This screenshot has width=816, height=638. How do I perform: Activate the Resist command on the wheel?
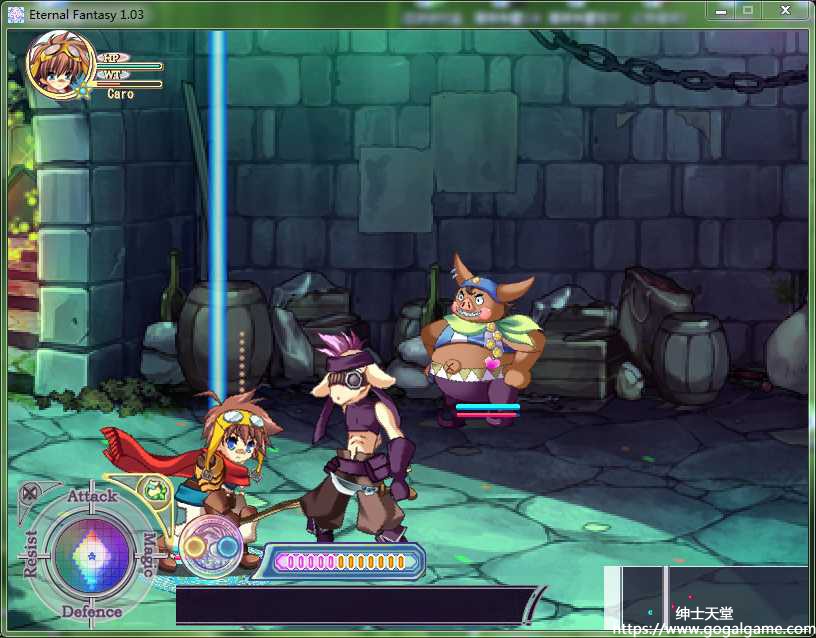pos(31,553)
